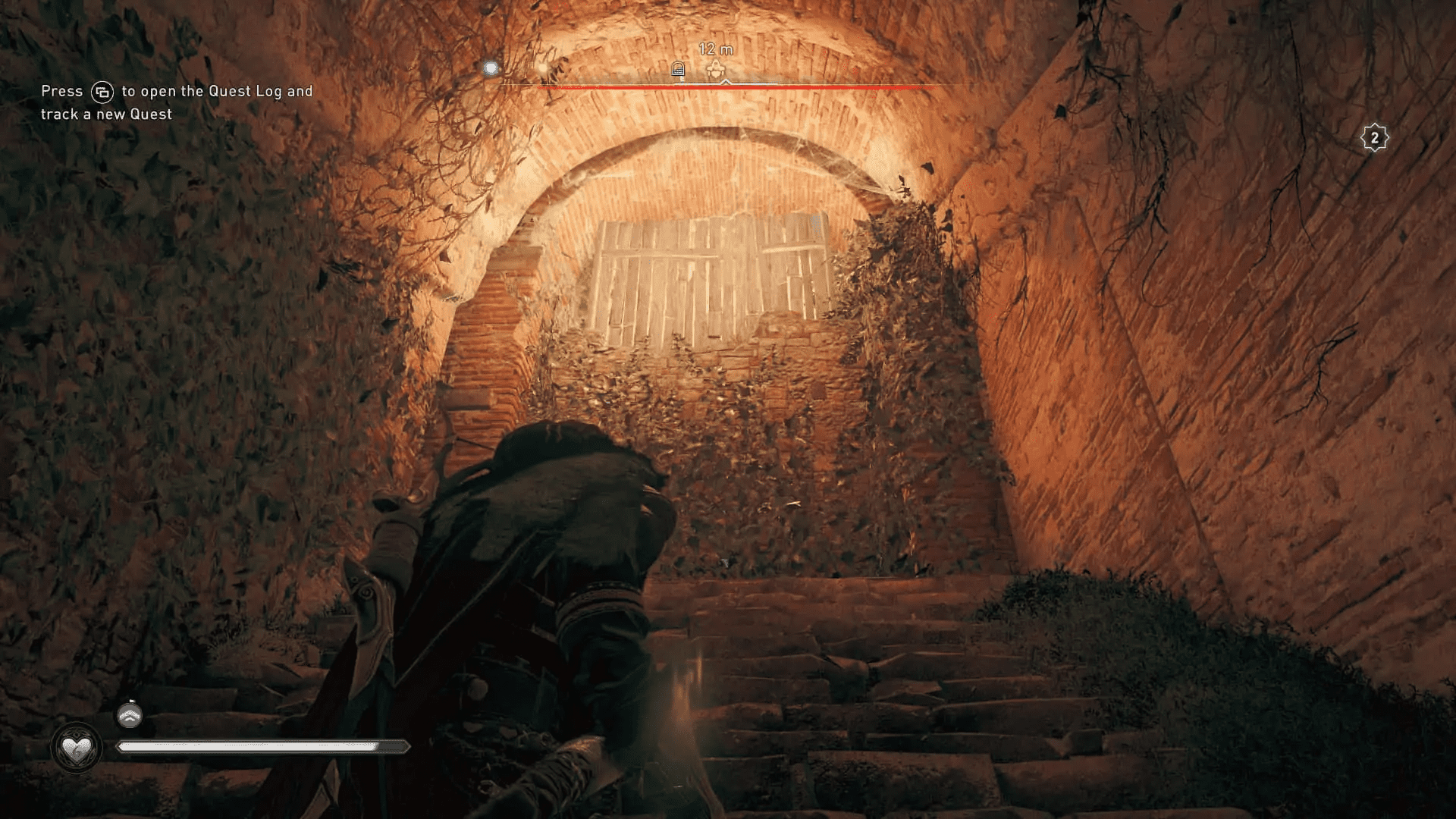Image resolution: width=1456 pixels, height=819 pixels.
Task: Expand the quest hint tooltip text
Action: click(176, 102)
